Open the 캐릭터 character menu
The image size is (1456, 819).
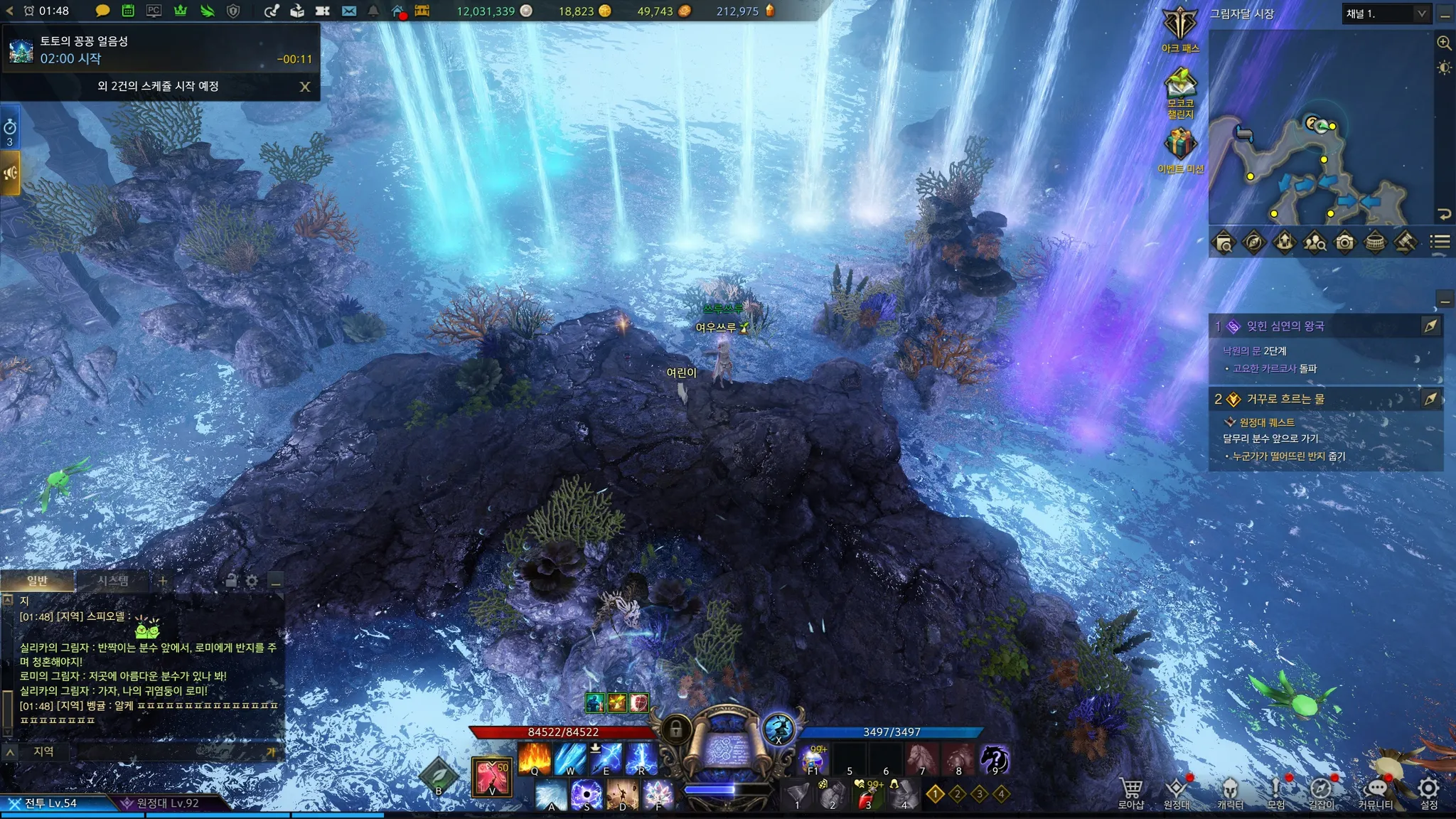(x=1229, y=792)
